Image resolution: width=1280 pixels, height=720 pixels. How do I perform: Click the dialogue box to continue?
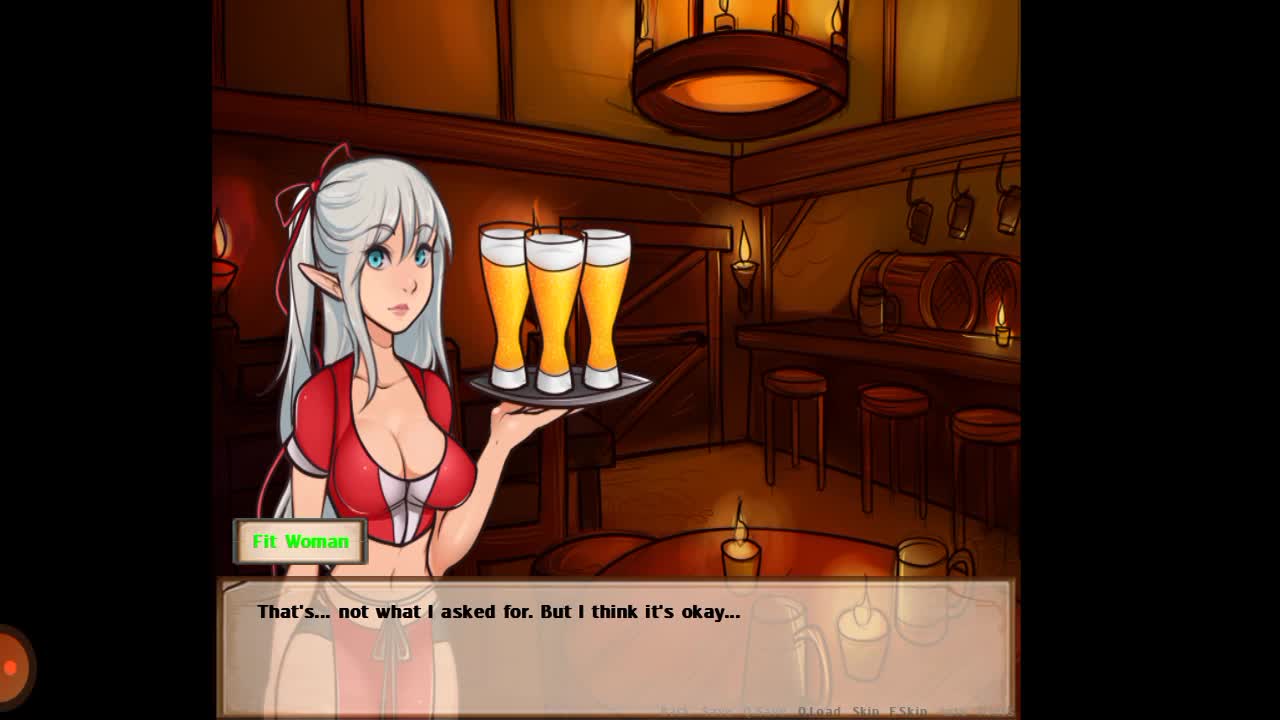coord(615,640)
